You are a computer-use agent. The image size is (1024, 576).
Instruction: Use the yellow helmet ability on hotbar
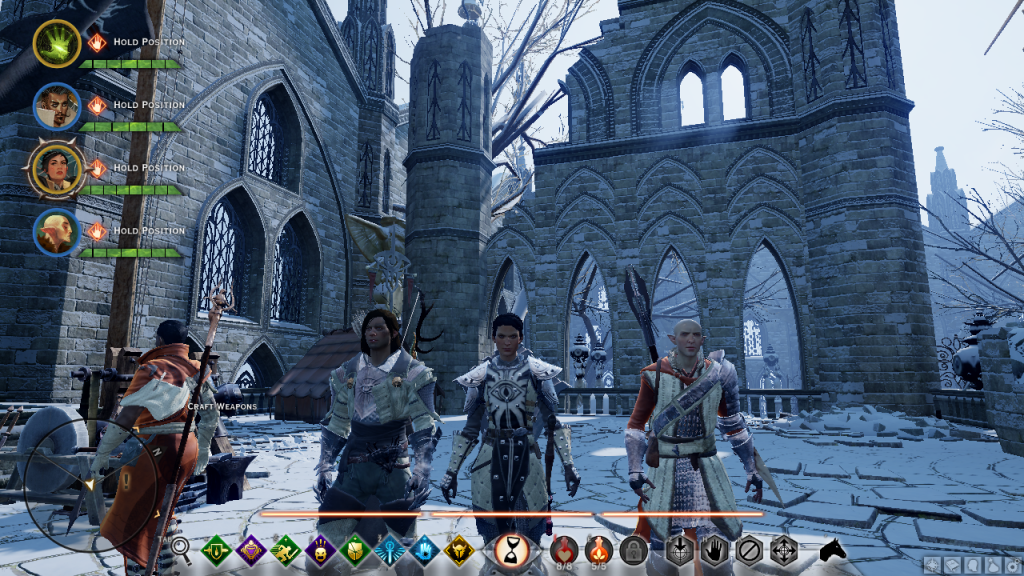tap(459, 549)
